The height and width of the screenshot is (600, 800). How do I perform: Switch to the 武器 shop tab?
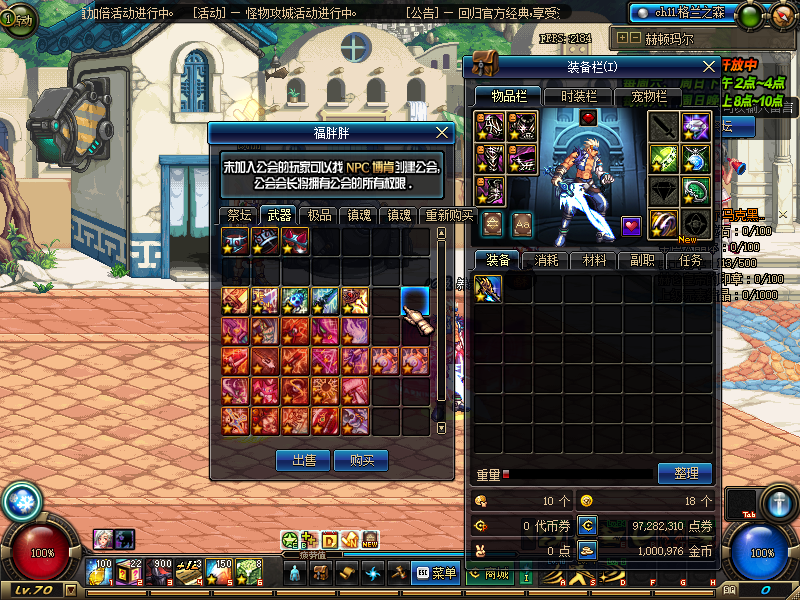coord(279,215)
